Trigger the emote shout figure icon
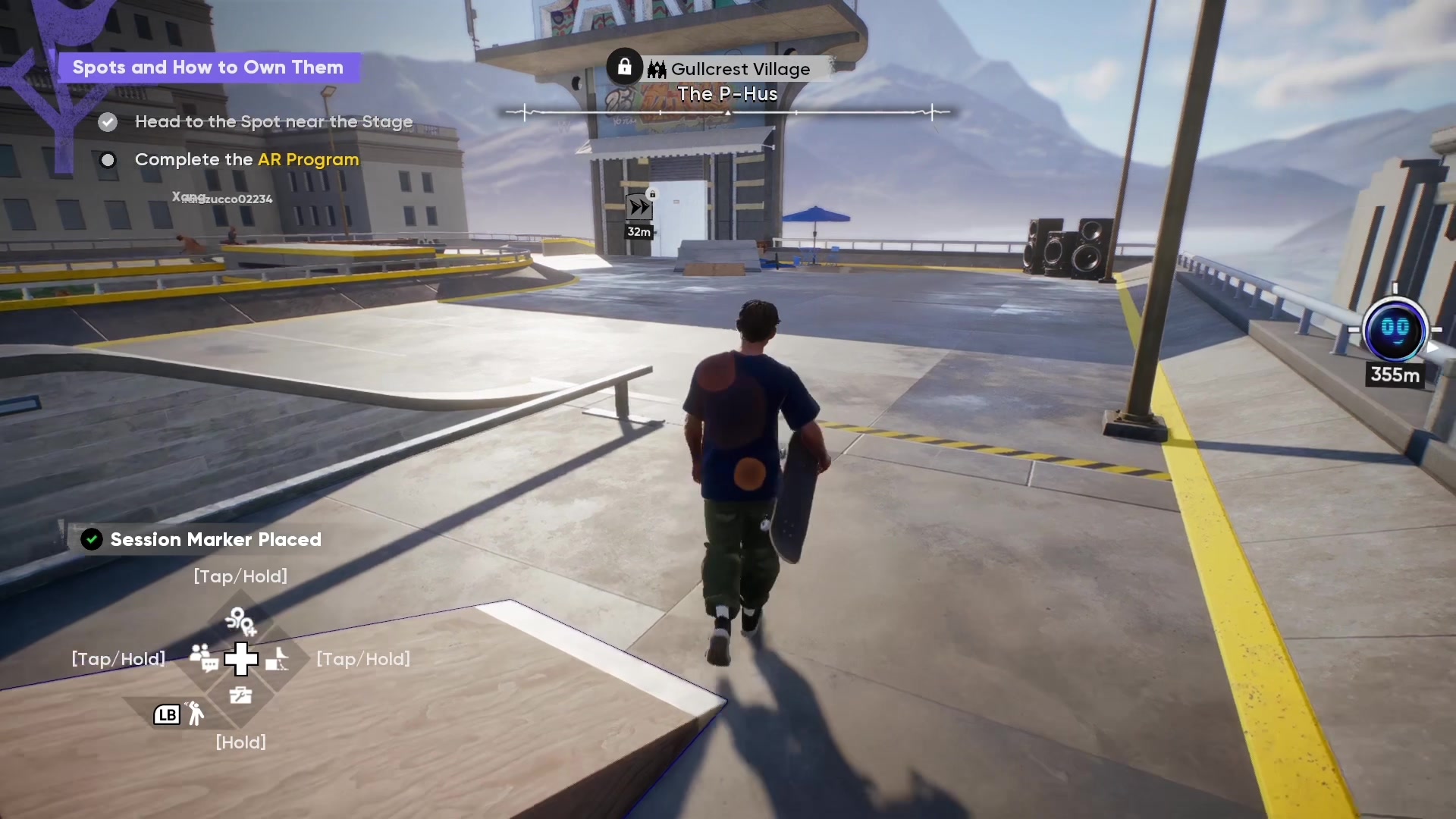Image resolution: width=1456 pixels, height=819 pixels. (x=196, y=714)
